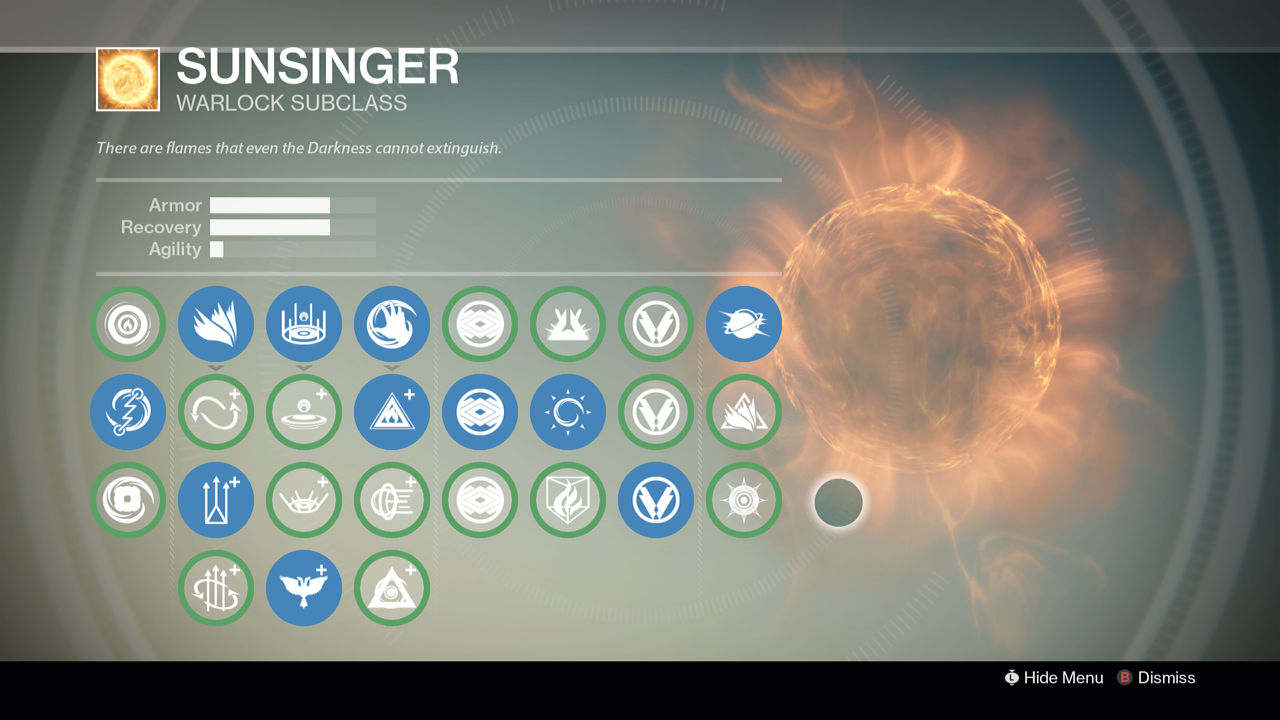Image resolution: width=1280 pixels, height=720 pixels.
Task: Select the flame grenade node with green ring
Action: [x=128, y=324]
